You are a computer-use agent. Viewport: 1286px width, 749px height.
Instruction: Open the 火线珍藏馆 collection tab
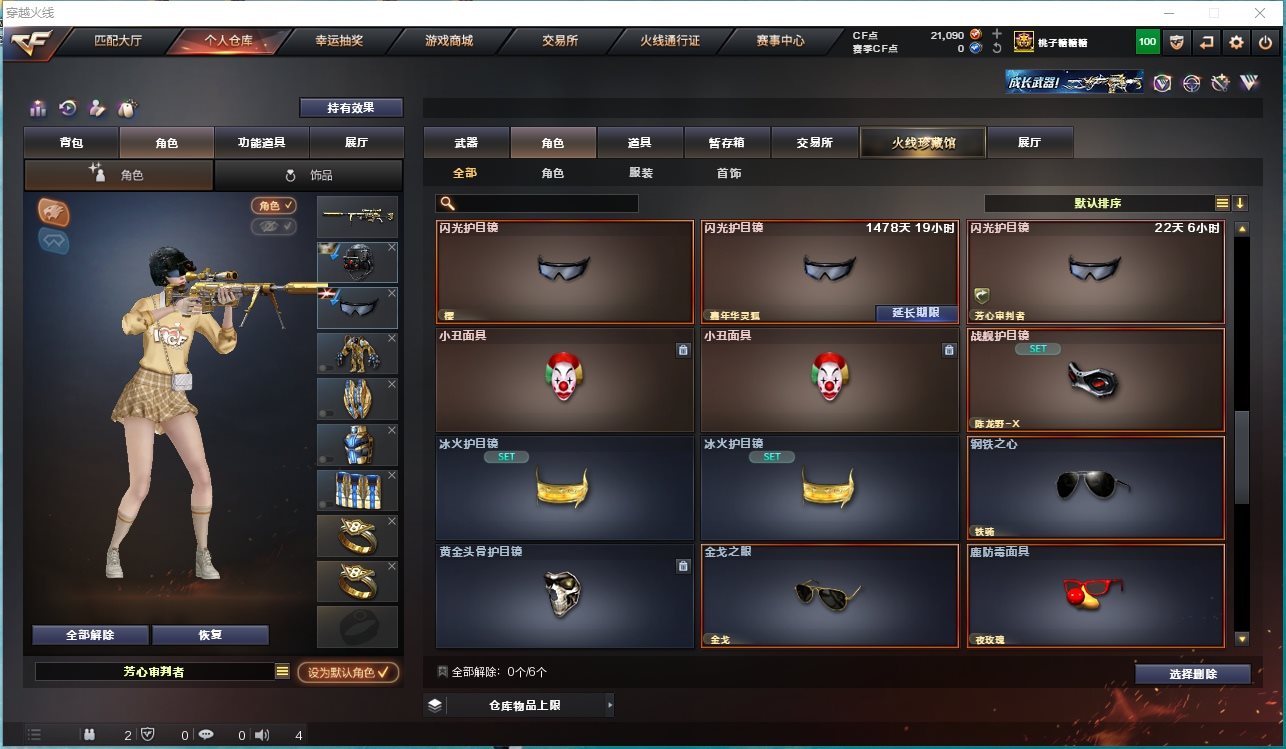923,143
